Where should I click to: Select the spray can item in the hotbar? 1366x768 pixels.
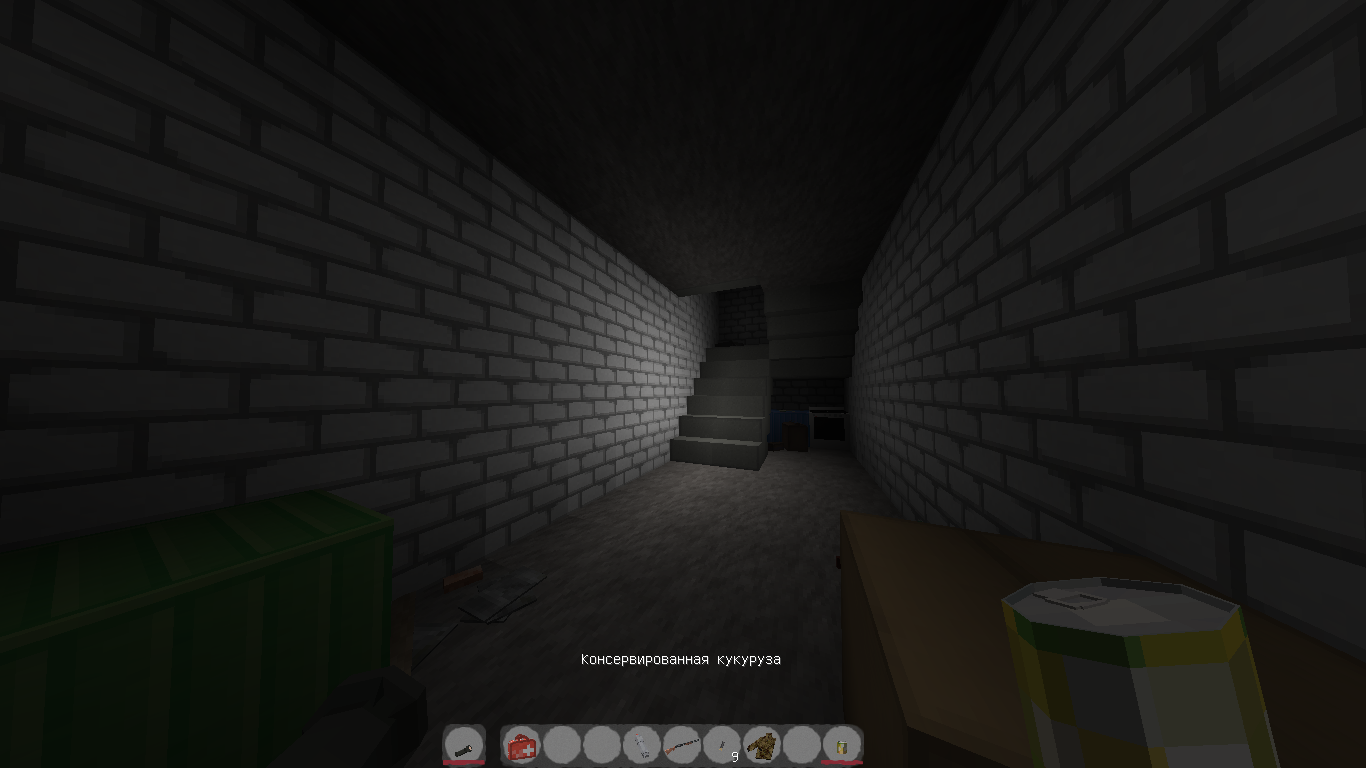[641, 745]
